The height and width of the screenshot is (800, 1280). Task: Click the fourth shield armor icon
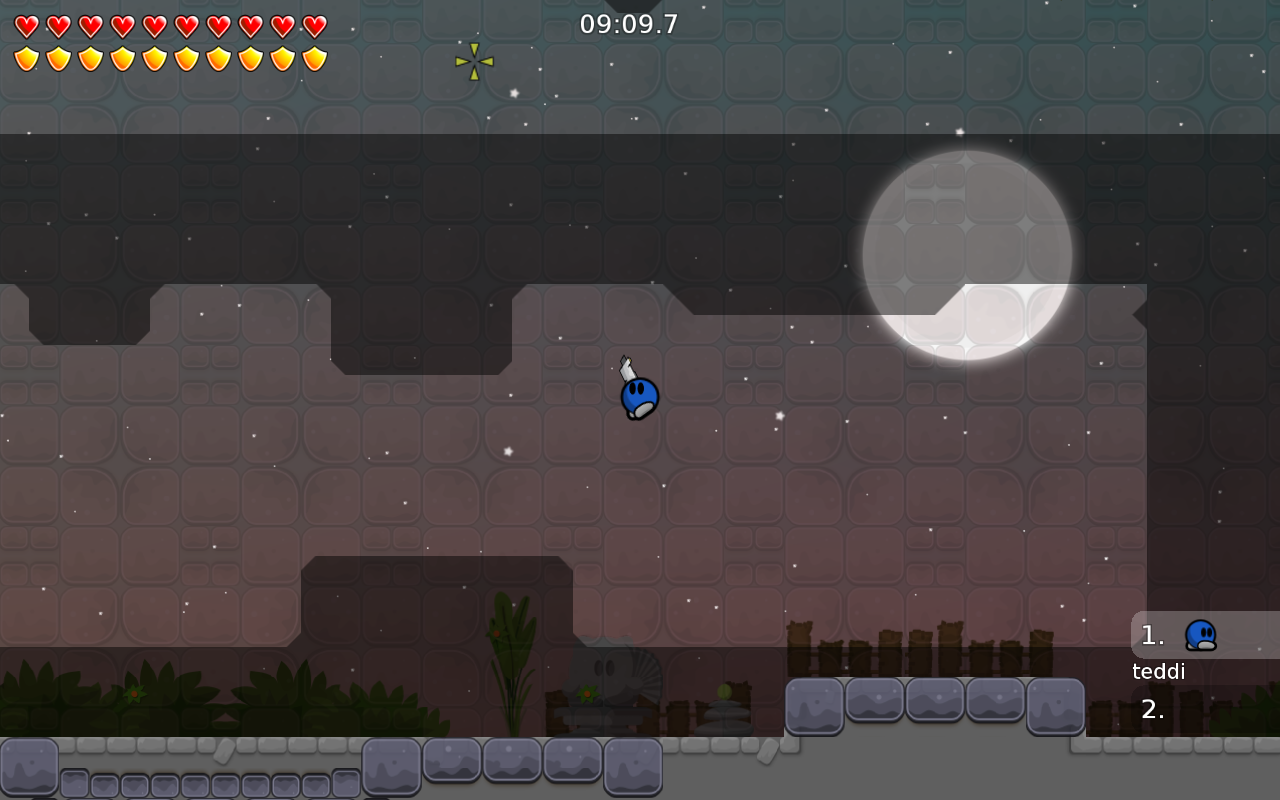pos(121,58)
